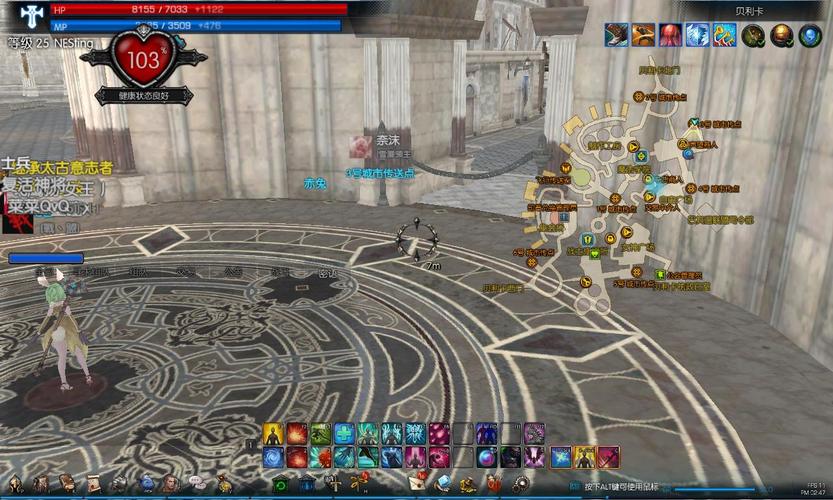Click the red jellyfish buff icon
This screenshot has width=833, height=500.
[670, 36]
